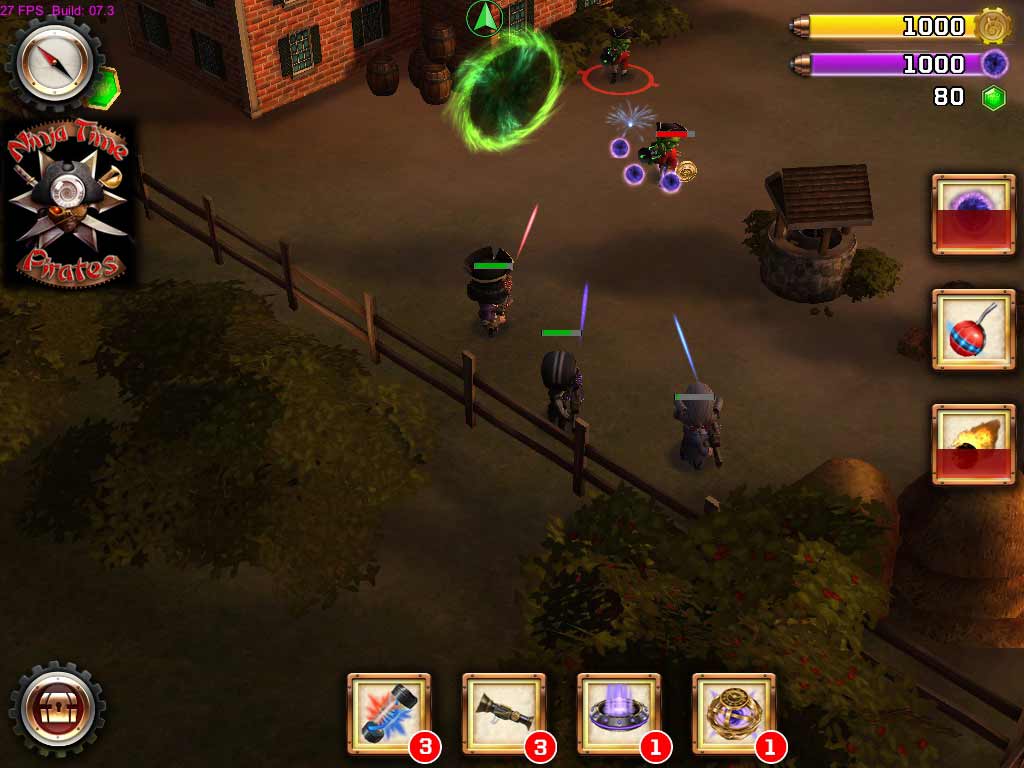Activate the purple teleporter pad item
The height and width of the screenshot is (768, 1024).
click(x=619, y=713)
